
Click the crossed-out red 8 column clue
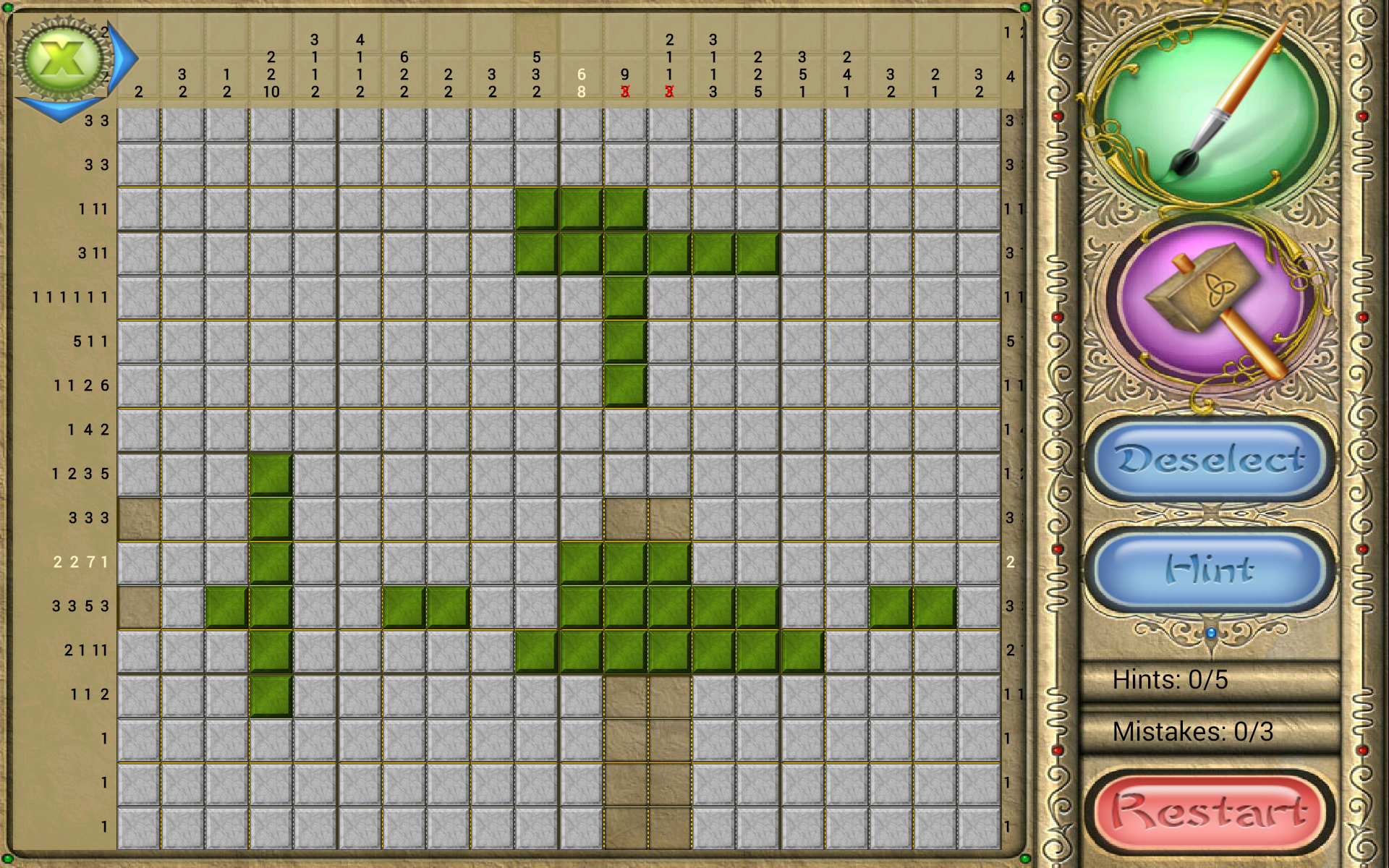tap(624, 93)
